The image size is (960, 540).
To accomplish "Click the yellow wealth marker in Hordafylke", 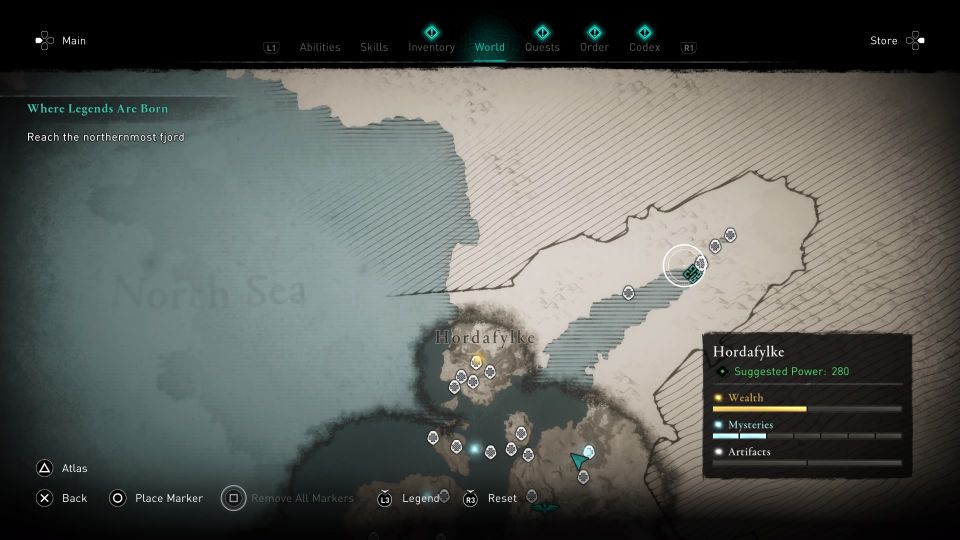I will pyautogui.click(x=476, y=361).
